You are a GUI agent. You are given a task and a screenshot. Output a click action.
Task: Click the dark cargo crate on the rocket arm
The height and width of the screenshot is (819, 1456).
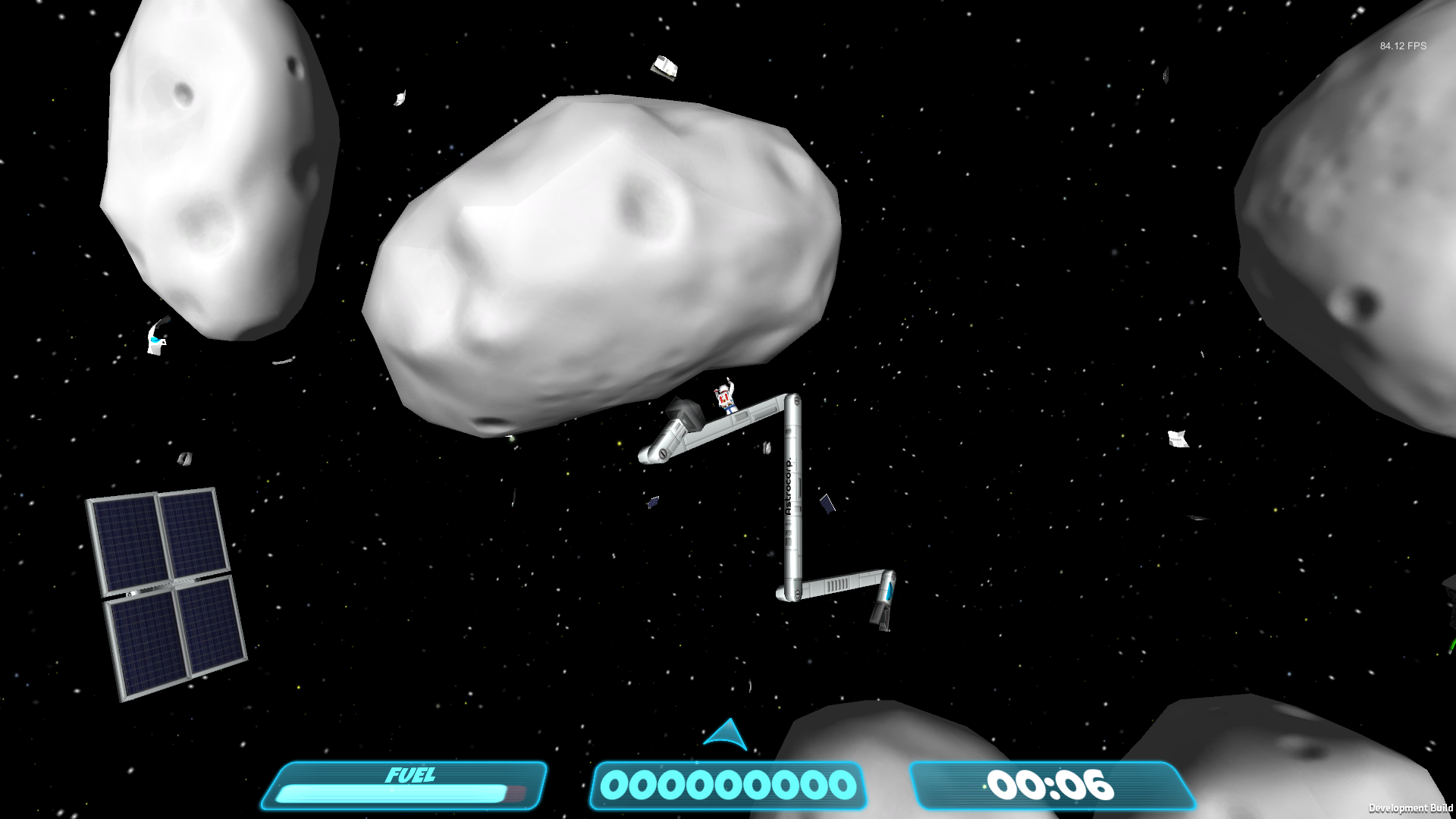tap(685, 413)
